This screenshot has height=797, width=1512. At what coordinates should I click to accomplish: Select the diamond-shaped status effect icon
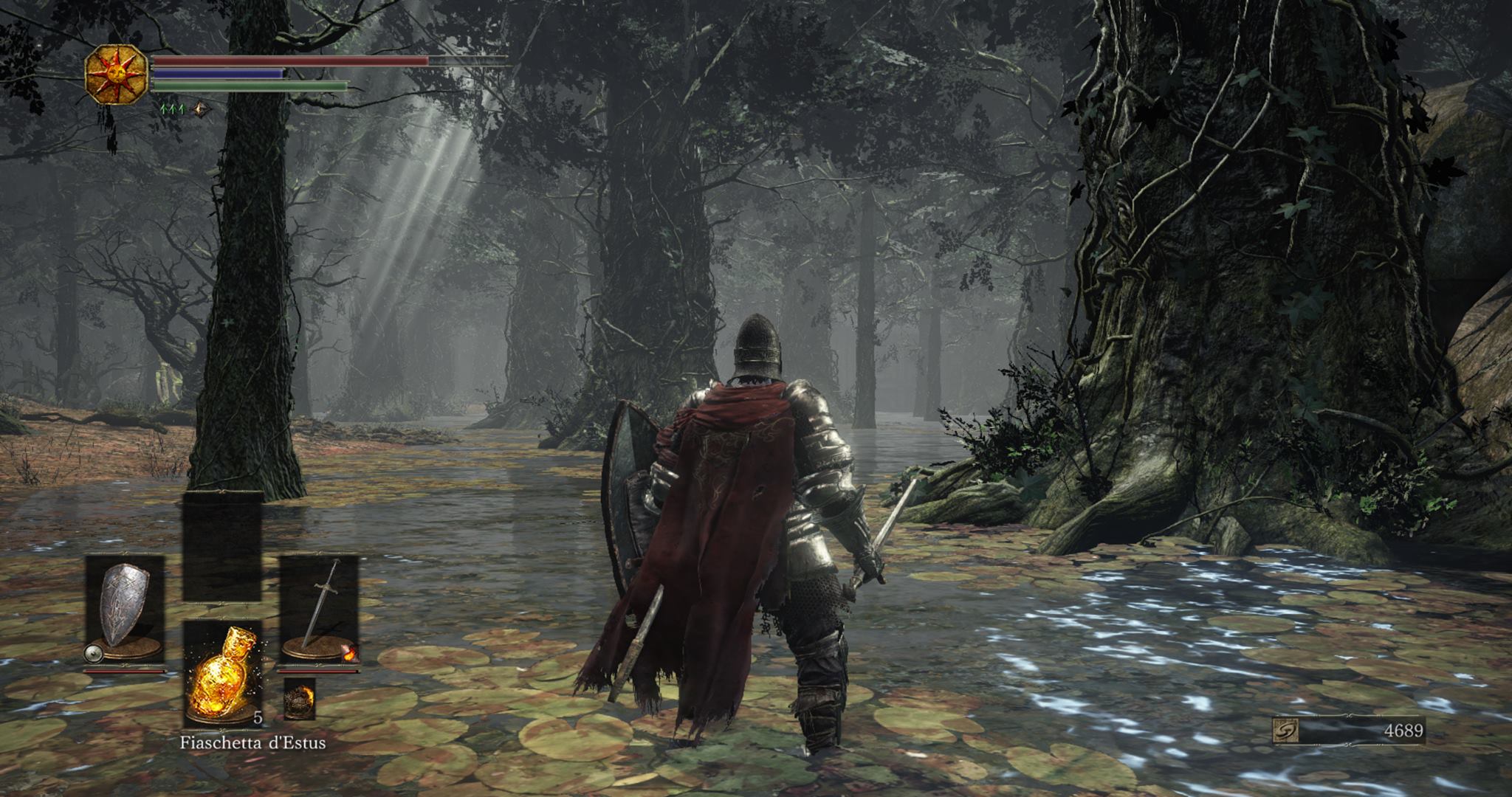pos(200,110)
